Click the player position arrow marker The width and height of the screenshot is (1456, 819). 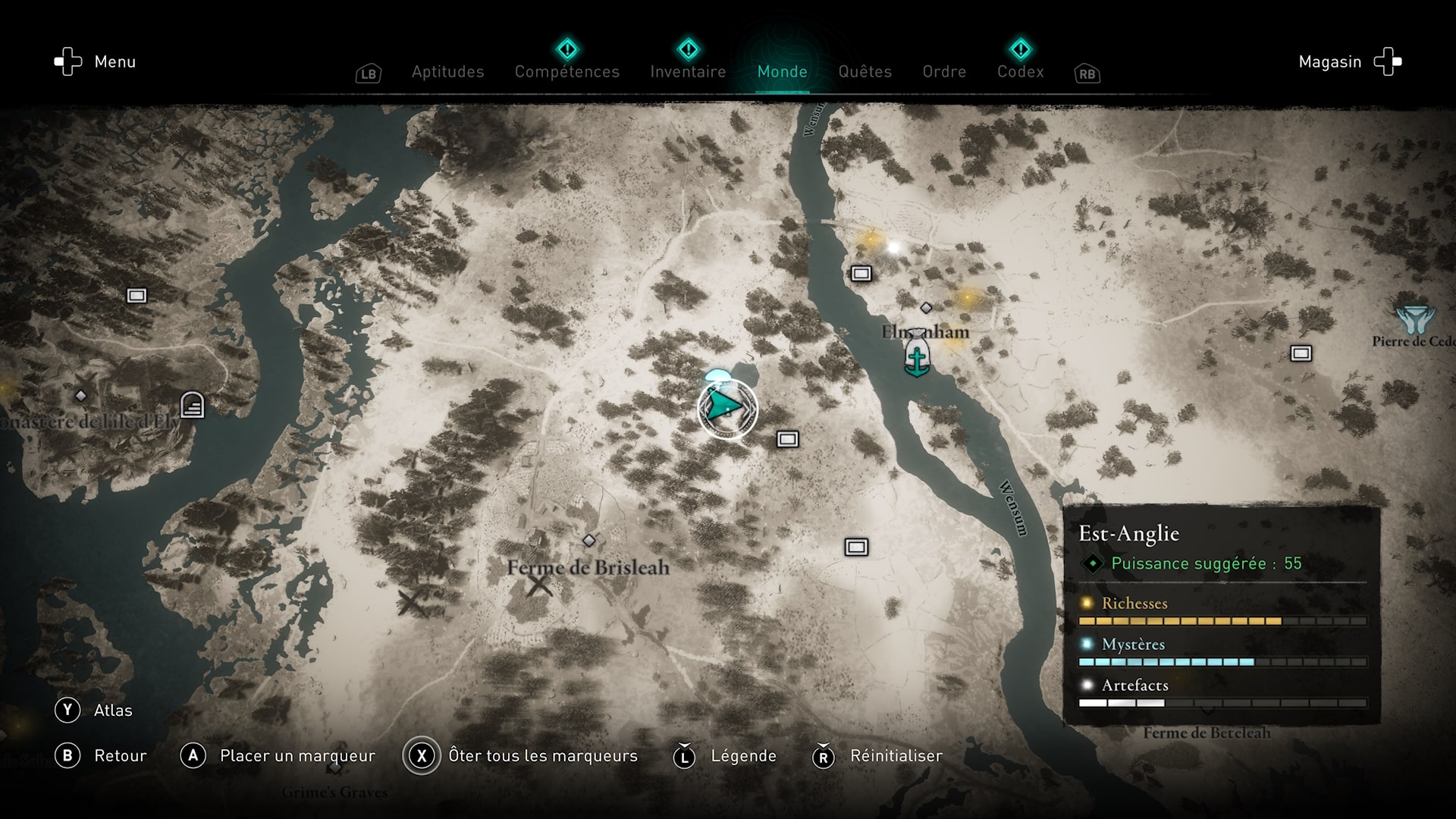coord(726,409)
